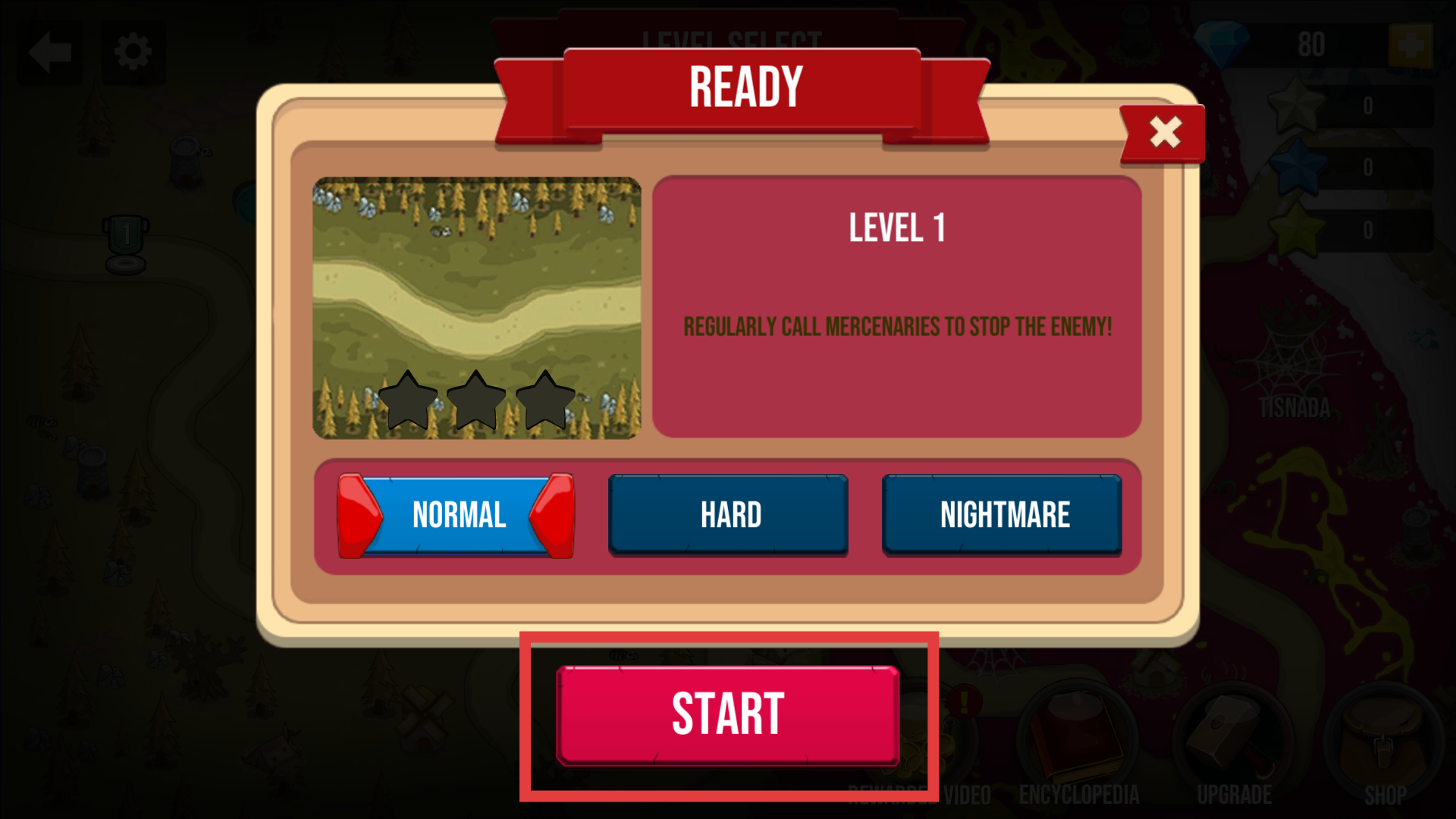Add gems with the plus button

[1409, 45]
